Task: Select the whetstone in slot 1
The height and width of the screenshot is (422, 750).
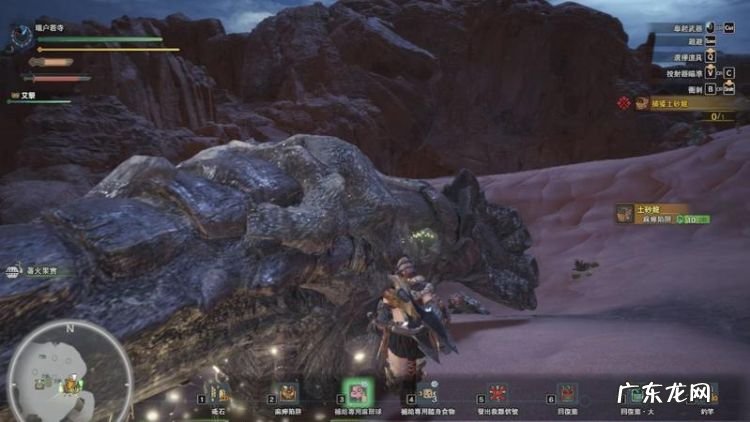Action: tap(220, 391)
